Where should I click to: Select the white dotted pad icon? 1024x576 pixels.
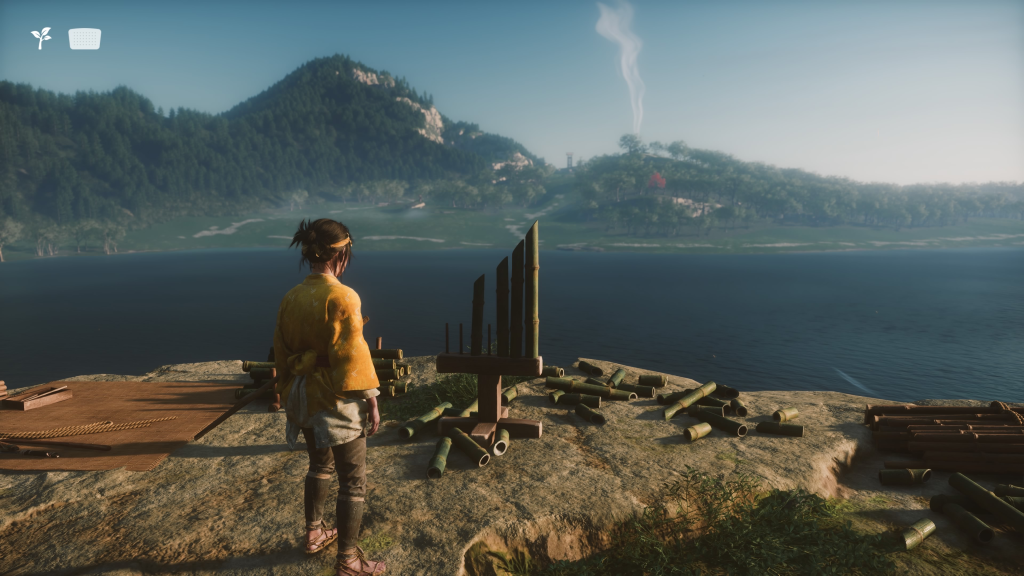click(x=85, y=39)
